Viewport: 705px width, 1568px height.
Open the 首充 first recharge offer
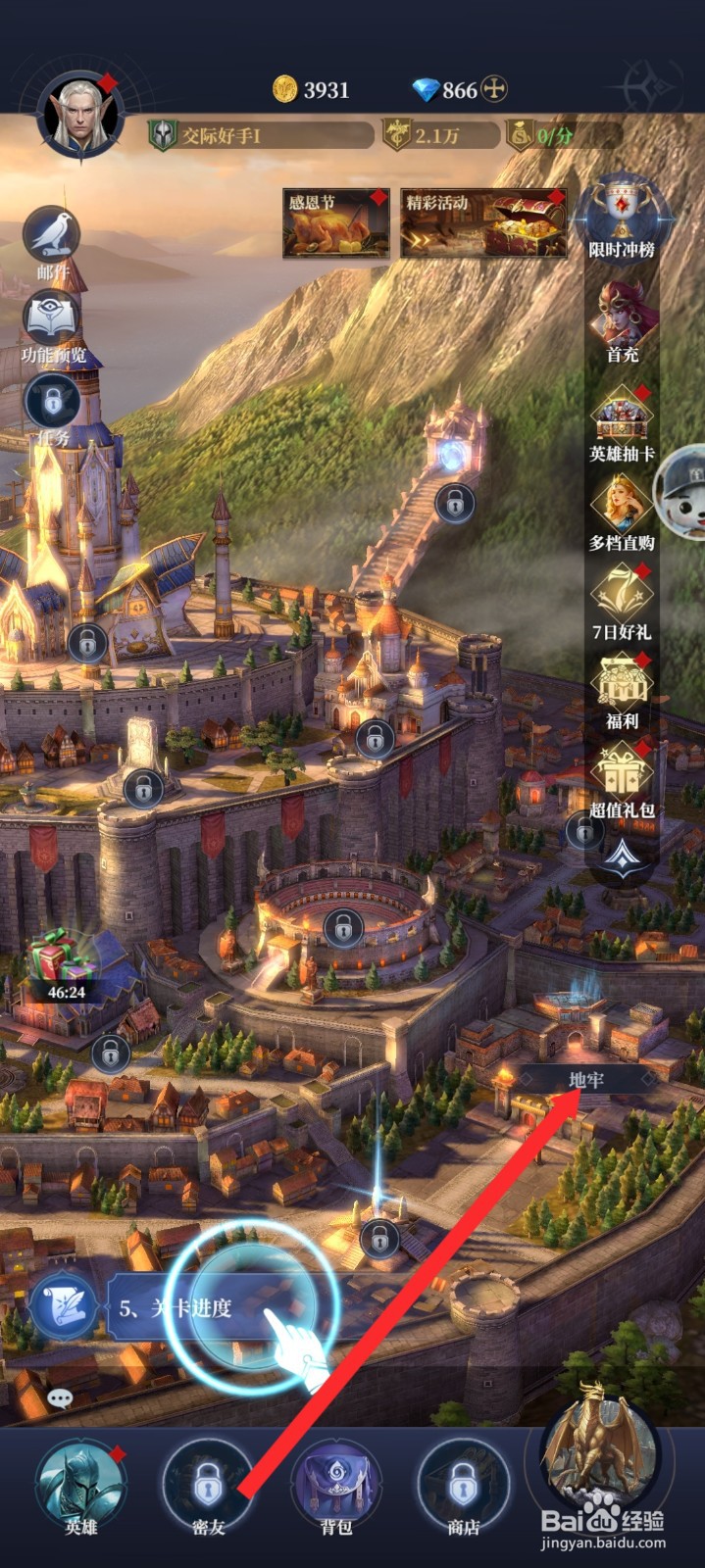[x=623, y=320]
